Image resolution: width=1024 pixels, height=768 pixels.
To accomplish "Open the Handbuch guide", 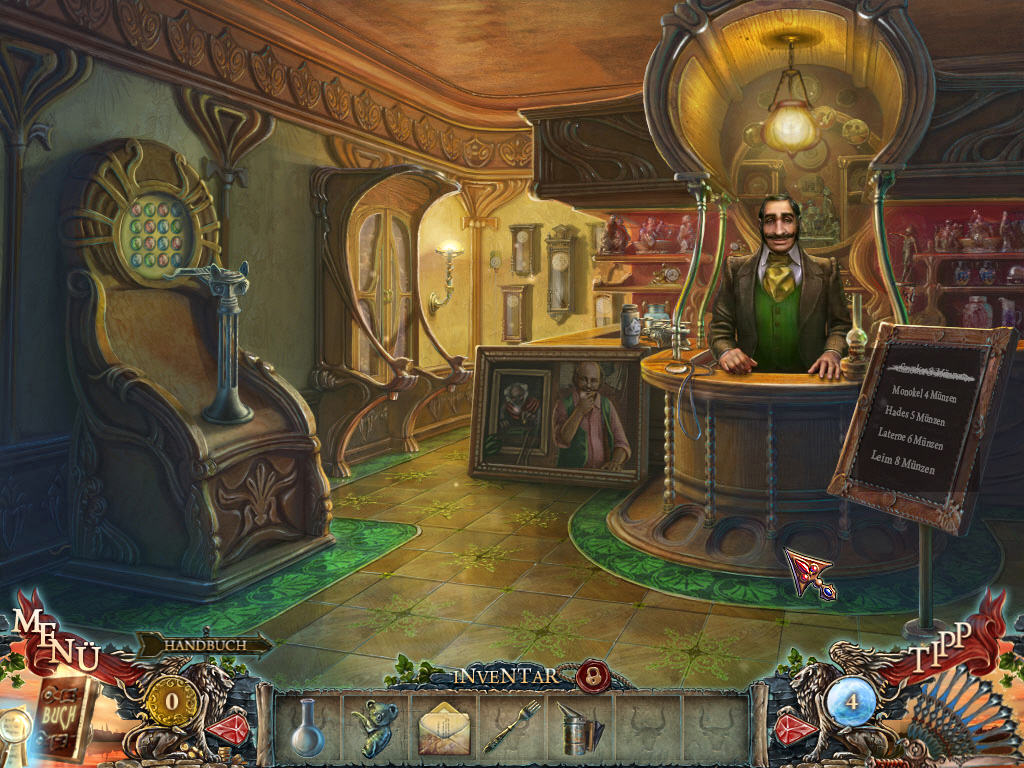I will (205, 646).
